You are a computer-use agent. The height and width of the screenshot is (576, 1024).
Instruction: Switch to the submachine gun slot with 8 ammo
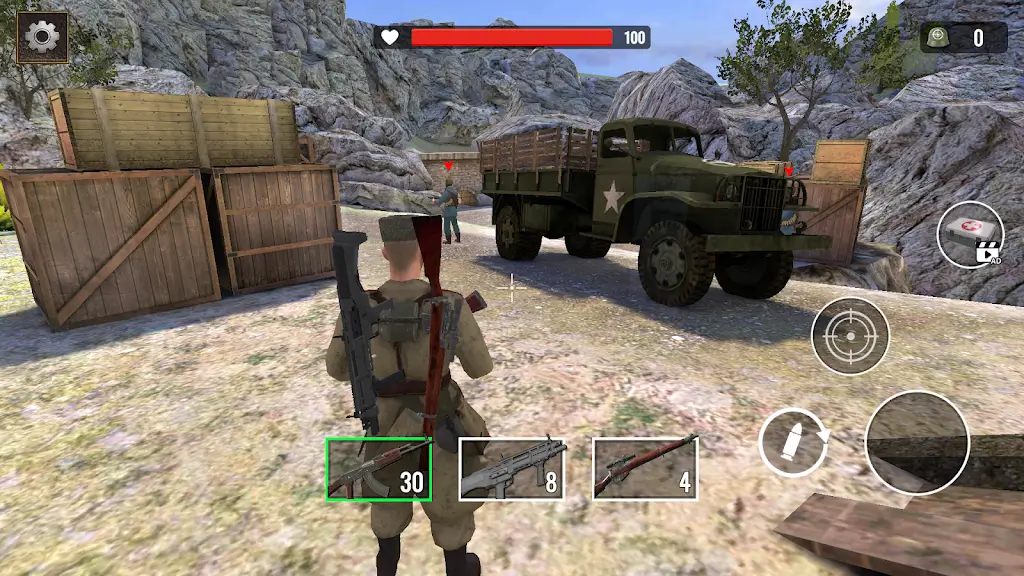pos(511,469)
